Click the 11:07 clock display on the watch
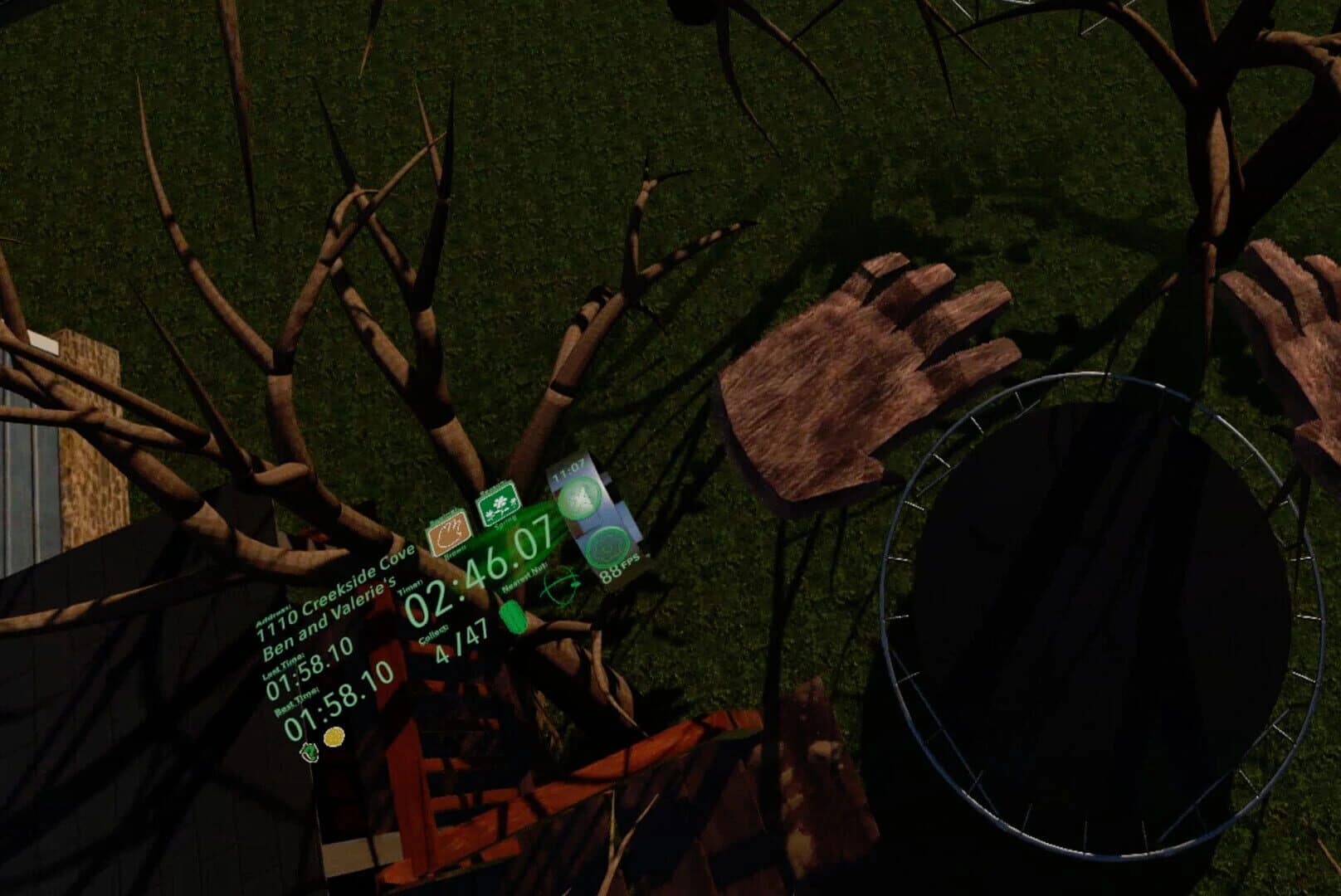 (568, 470)
